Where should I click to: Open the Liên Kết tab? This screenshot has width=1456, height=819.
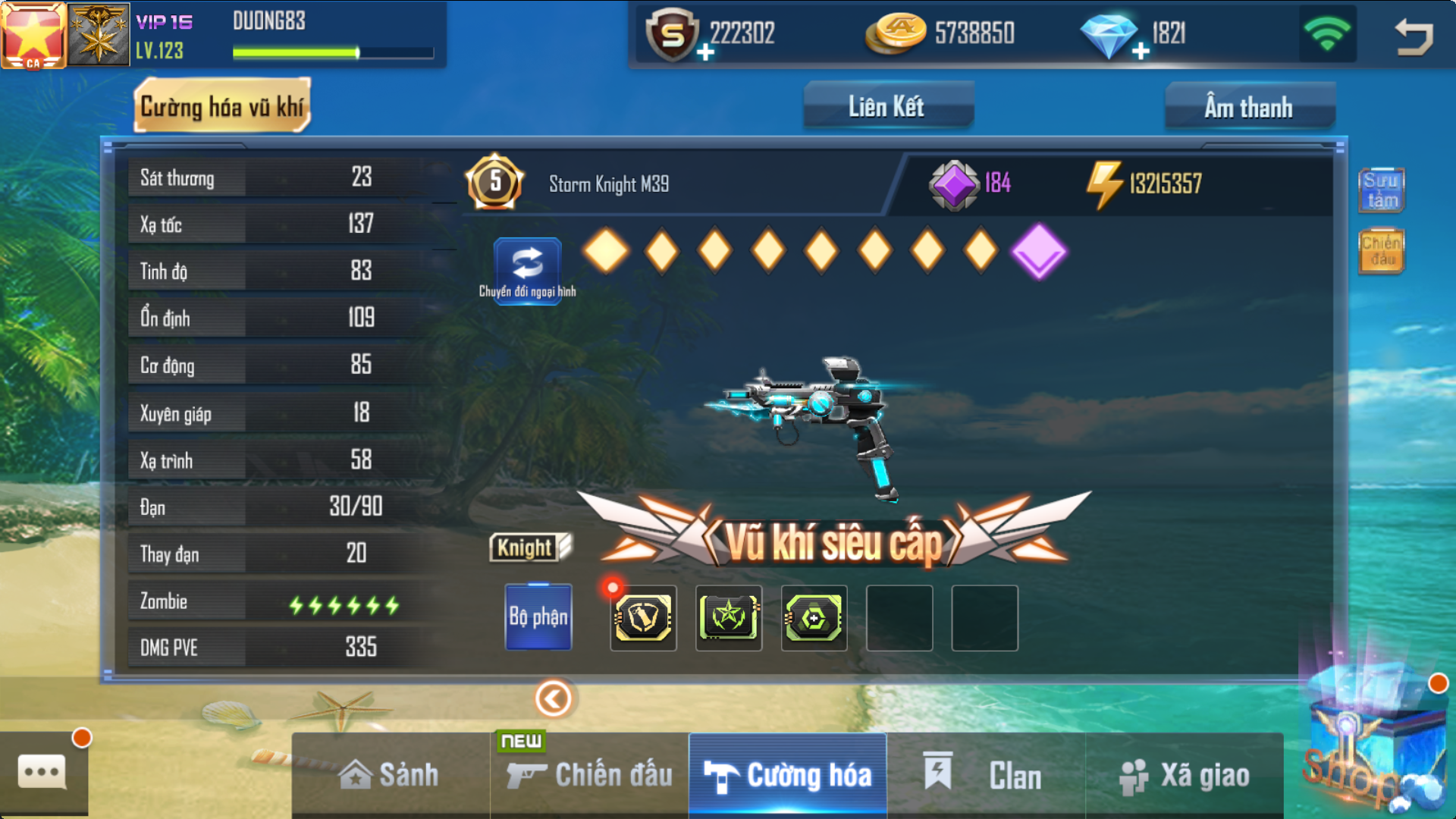887,106
